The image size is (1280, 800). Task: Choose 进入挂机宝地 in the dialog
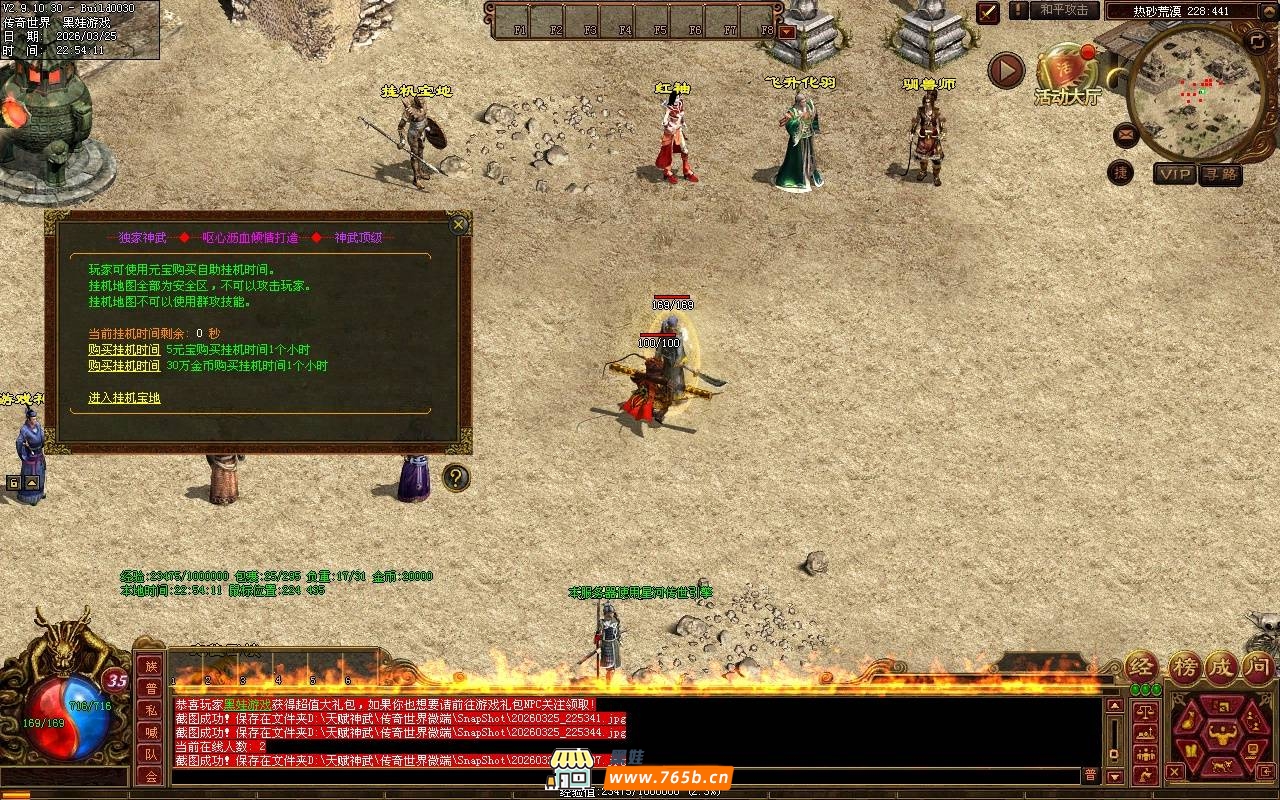124,398
